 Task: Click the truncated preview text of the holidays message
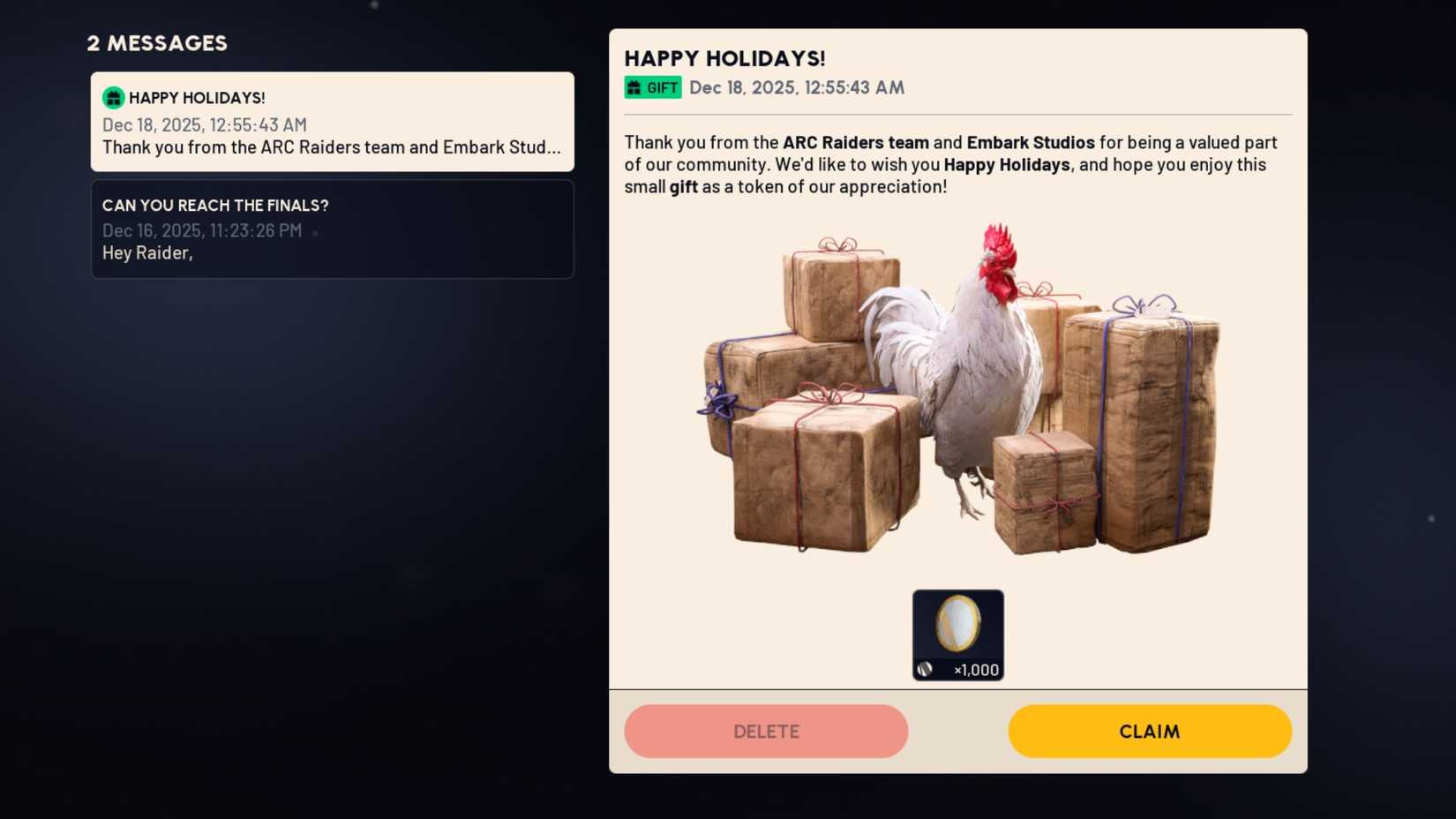coord(332,147)
